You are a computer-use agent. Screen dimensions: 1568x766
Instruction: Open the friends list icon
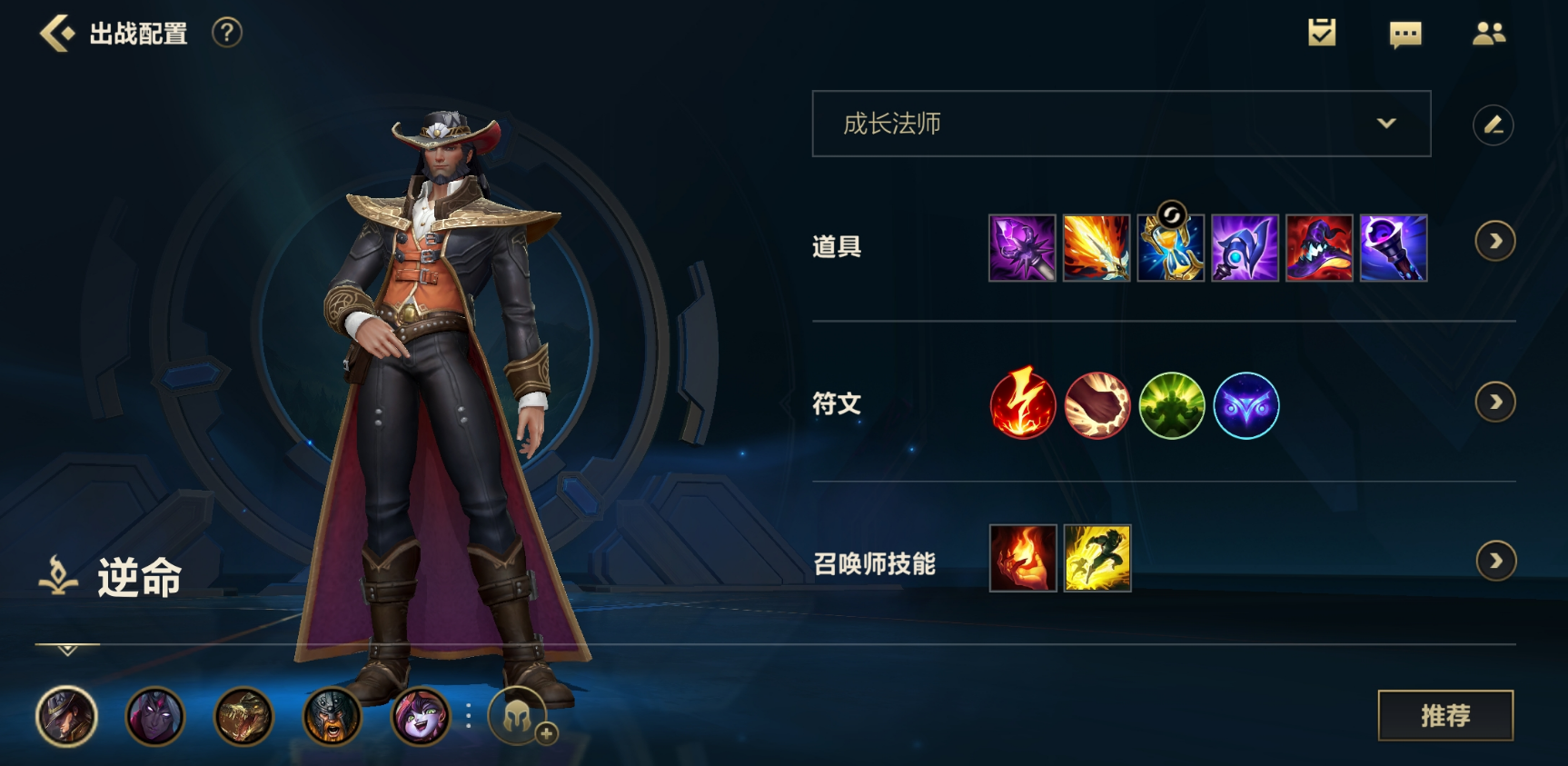click(1488, 34)
